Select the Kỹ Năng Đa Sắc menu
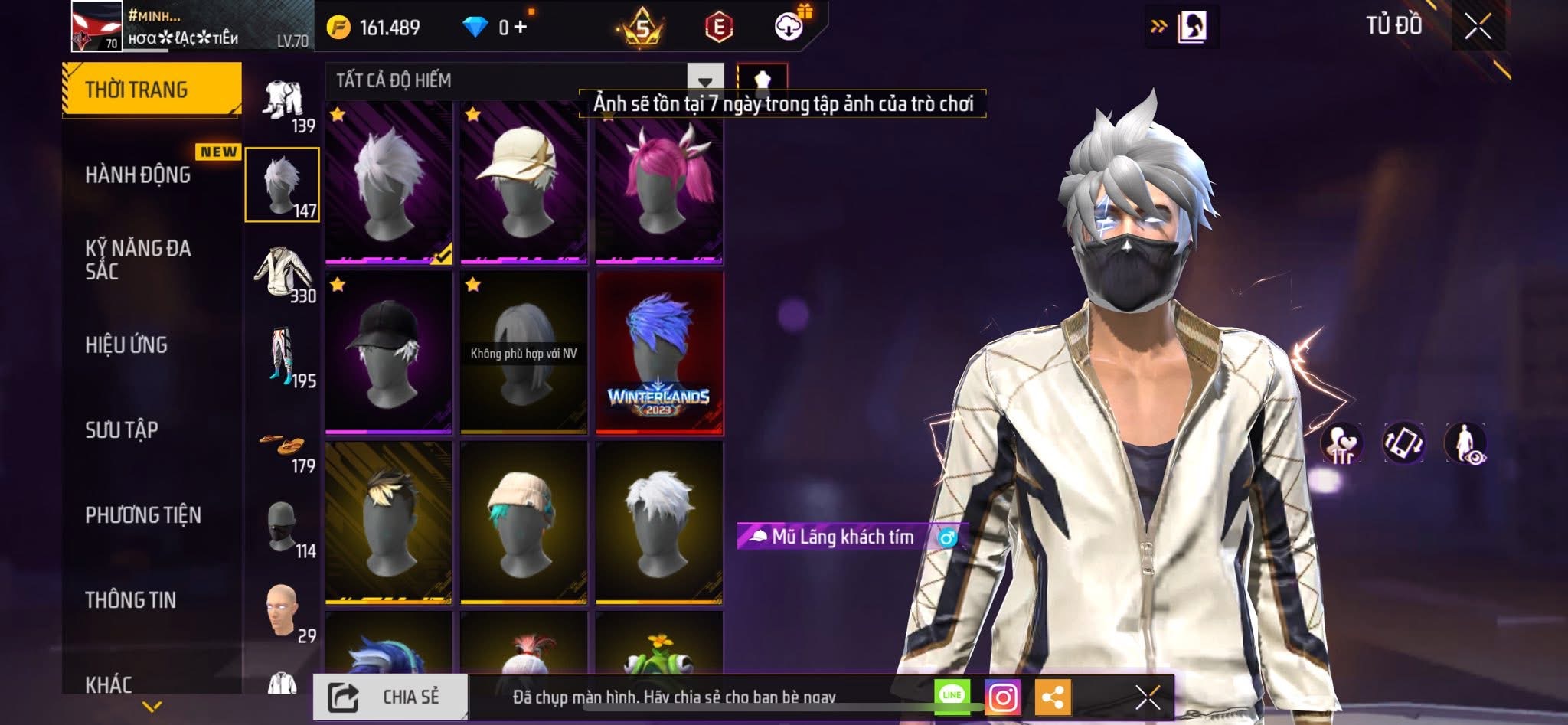This screenshot has width=1568, height=725. point(138,260)
